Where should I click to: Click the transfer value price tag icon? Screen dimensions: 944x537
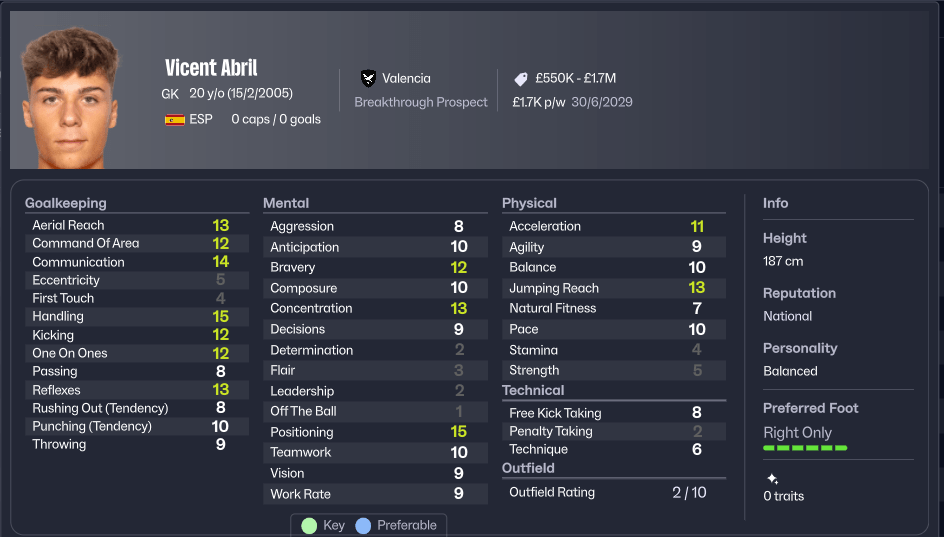click(x=521, y=78)
